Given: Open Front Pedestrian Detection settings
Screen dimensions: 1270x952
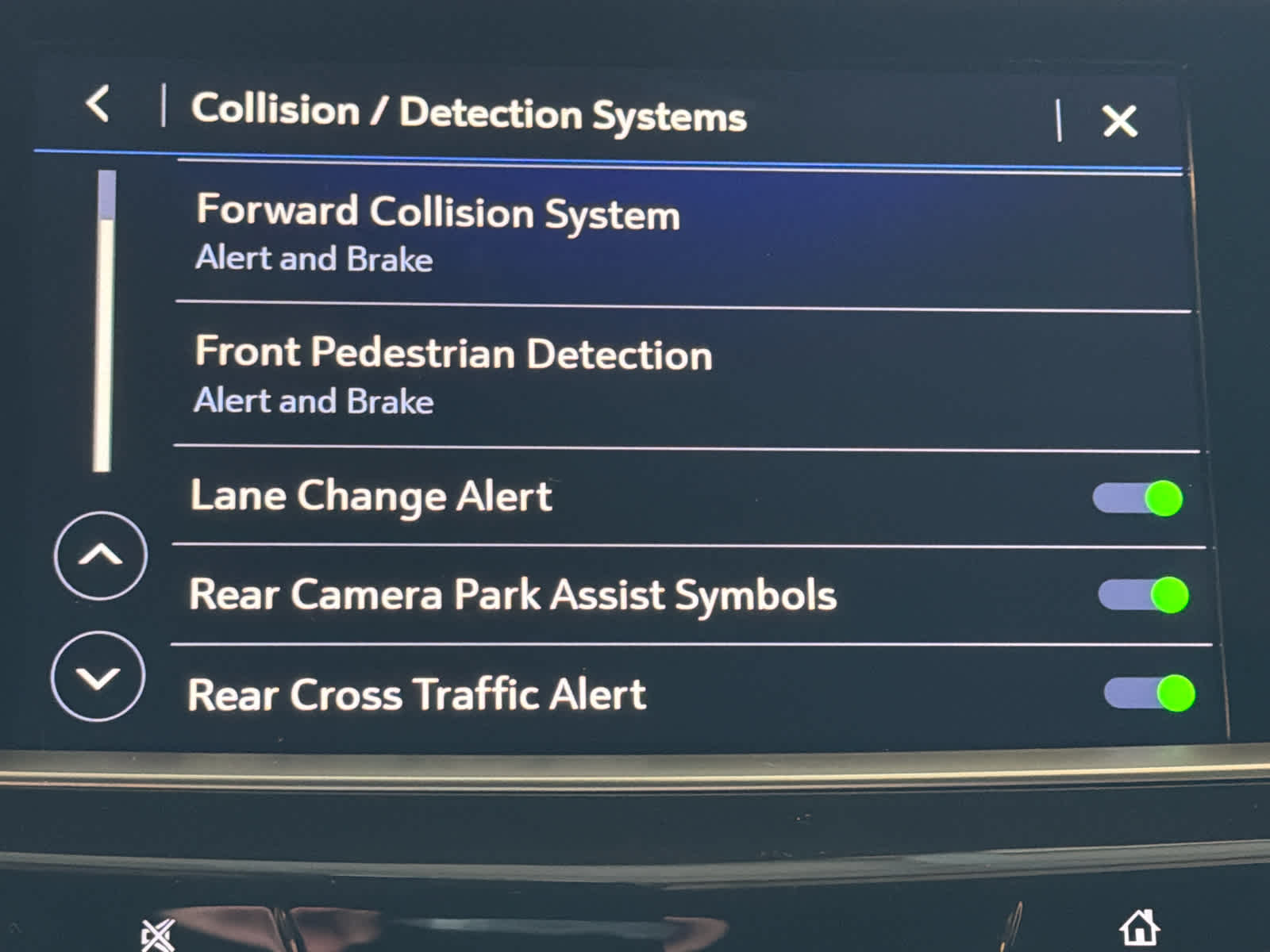Looking at the screenshot, I should [453, 375].
